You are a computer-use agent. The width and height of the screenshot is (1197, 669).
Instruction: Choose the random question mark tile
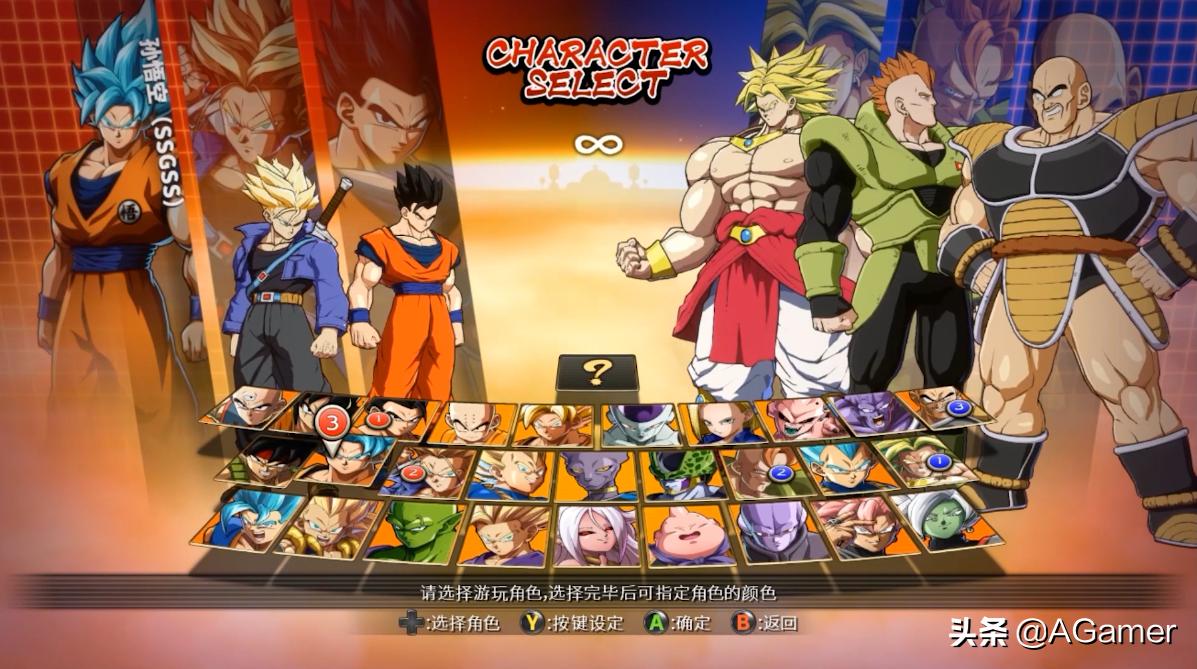[597, 373]
